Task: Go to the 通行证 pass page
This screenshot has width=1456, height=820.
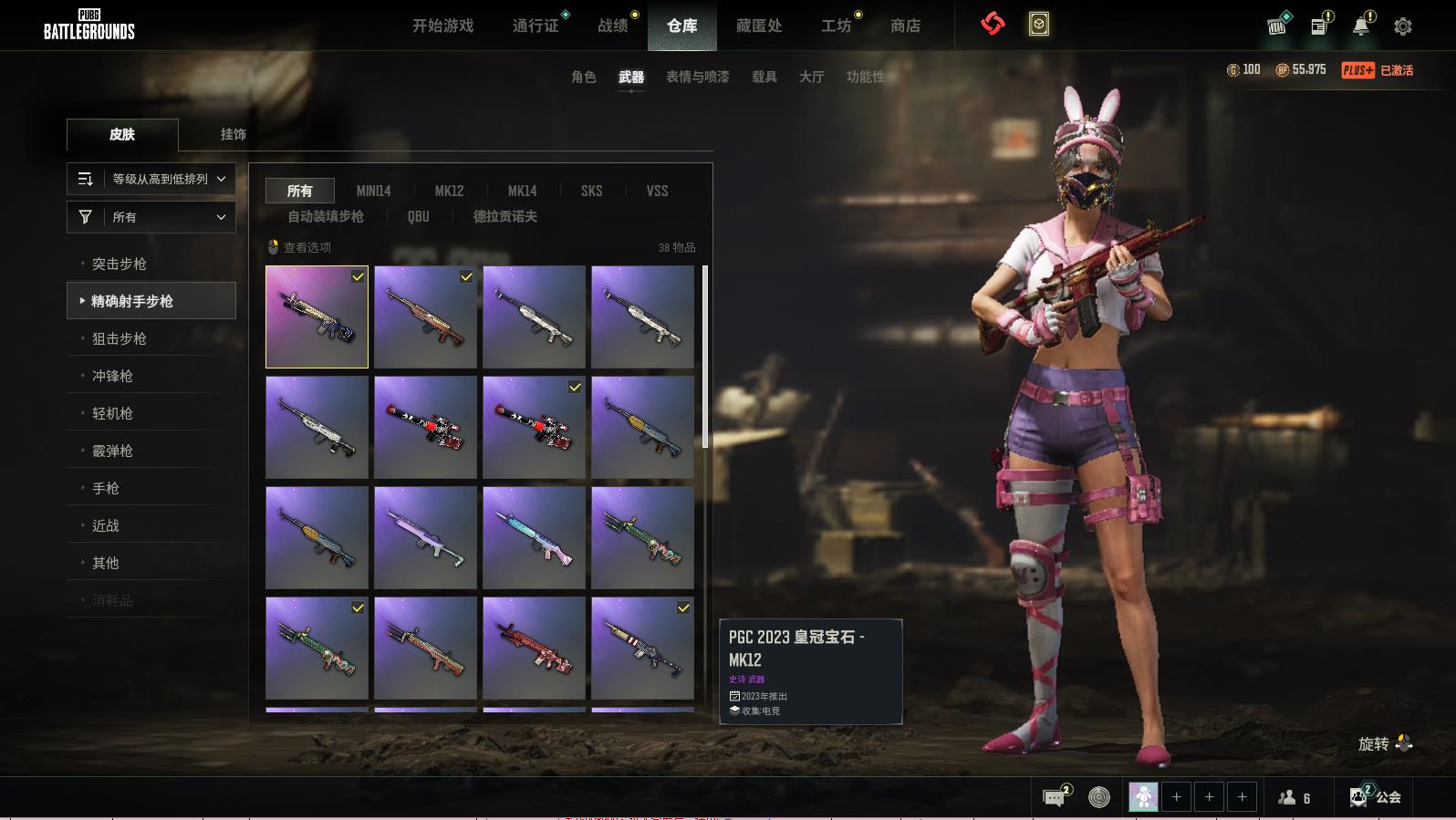Action: point(536,26)
